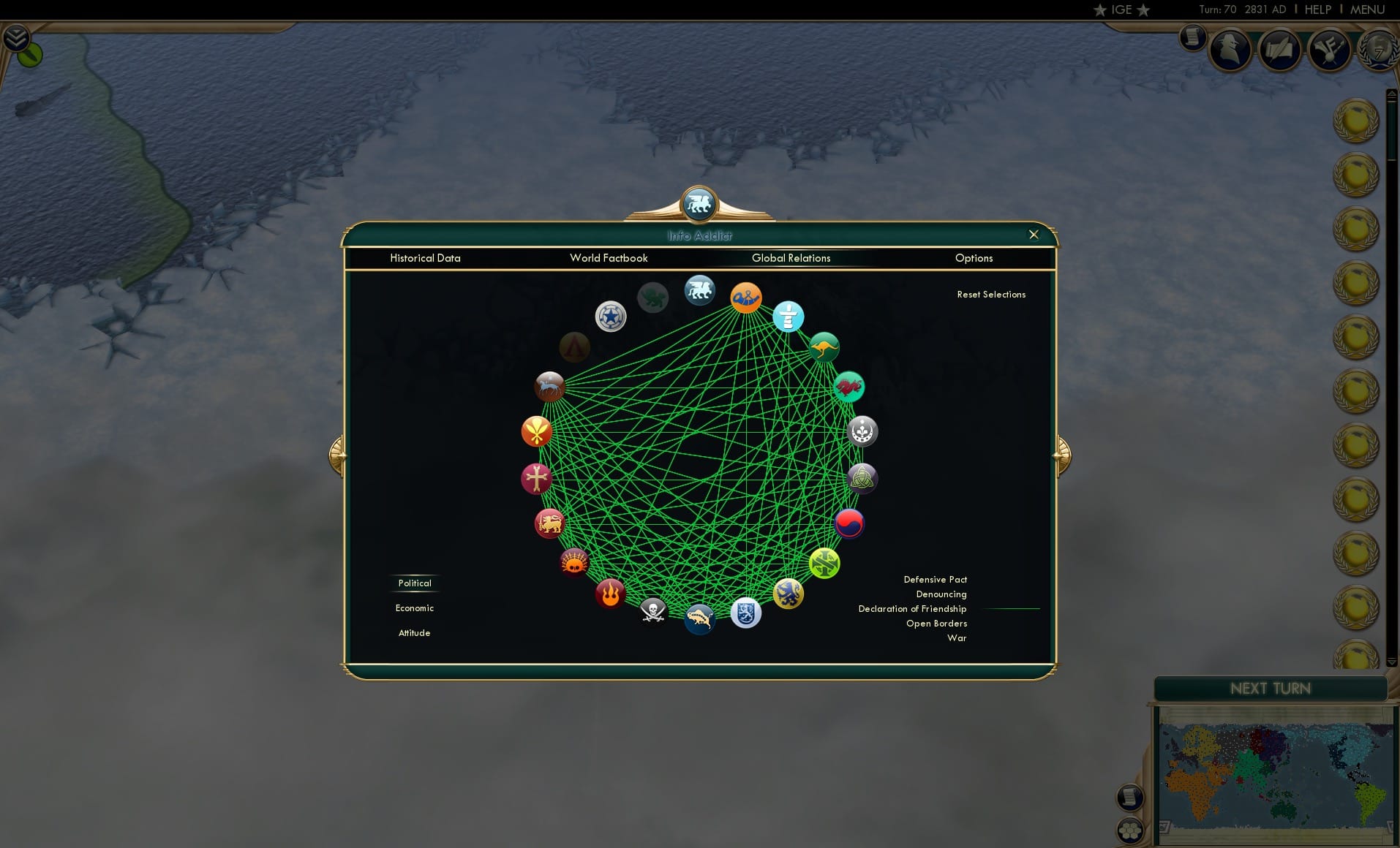Click the Reset Selections button
Screen dimensions: 1400x848
(992, 294)
